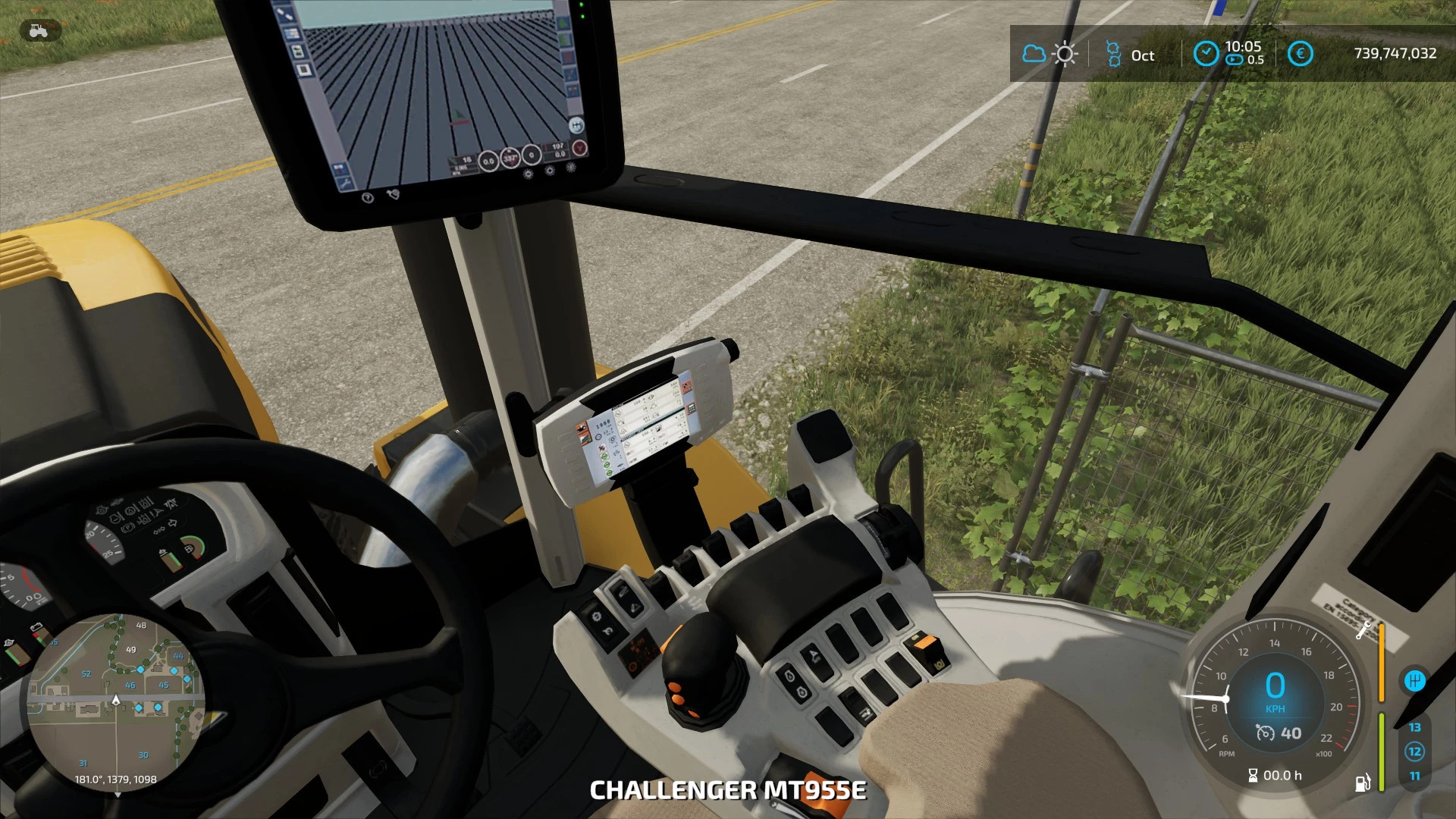The image size is (1456, 819).
Task: Click the CHALLENGER MT955E vehicle name label
Action: [728, 790]
